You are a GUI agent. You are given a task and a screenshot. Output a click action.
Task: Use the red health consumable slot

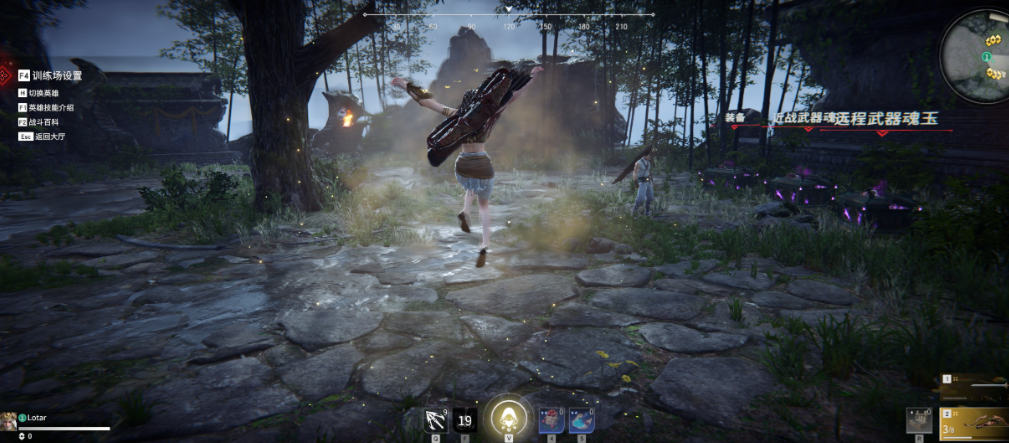click(x=551, y=421)
